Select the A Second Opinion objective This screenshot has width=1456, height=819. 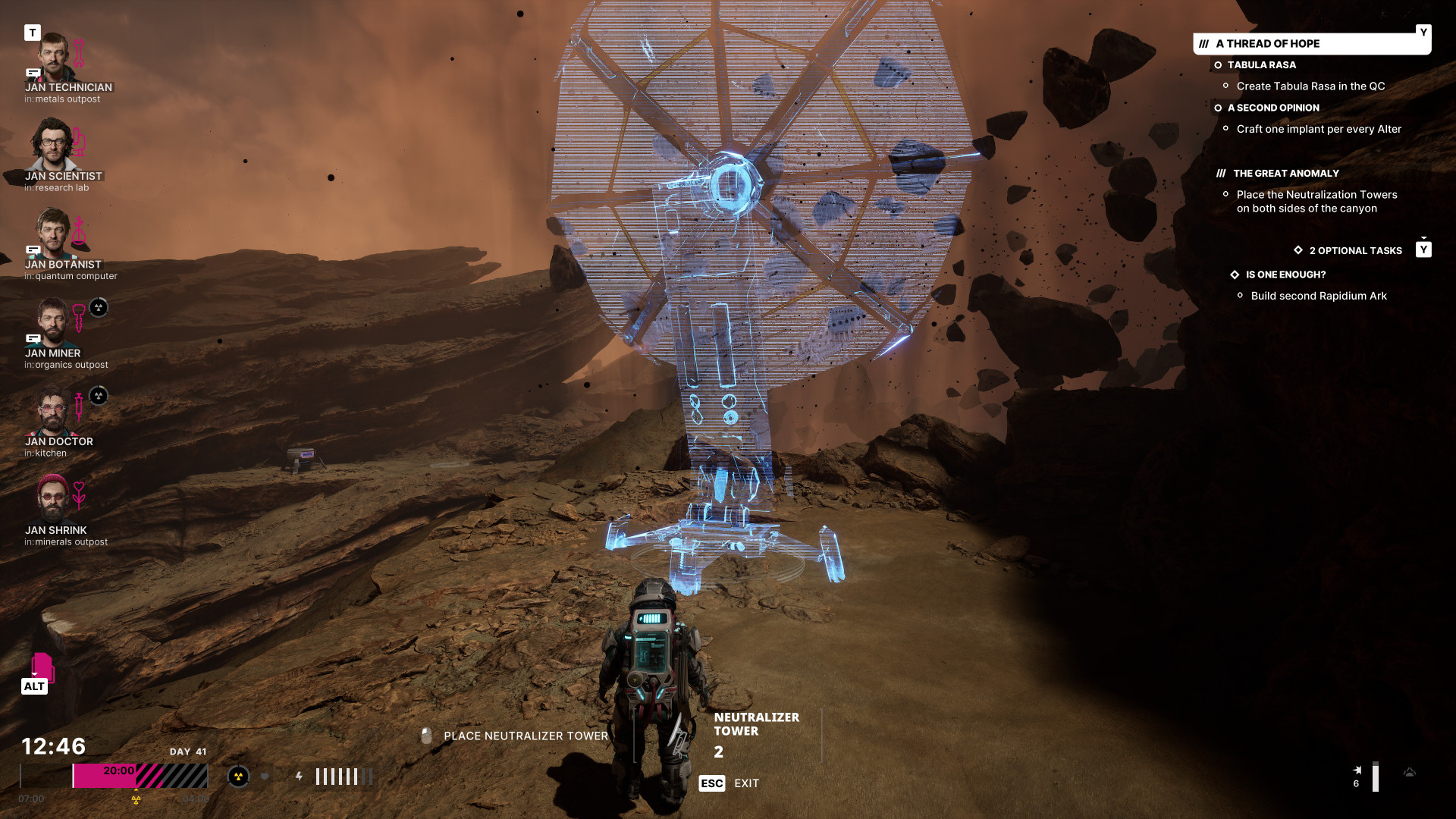pos(1273,108)
